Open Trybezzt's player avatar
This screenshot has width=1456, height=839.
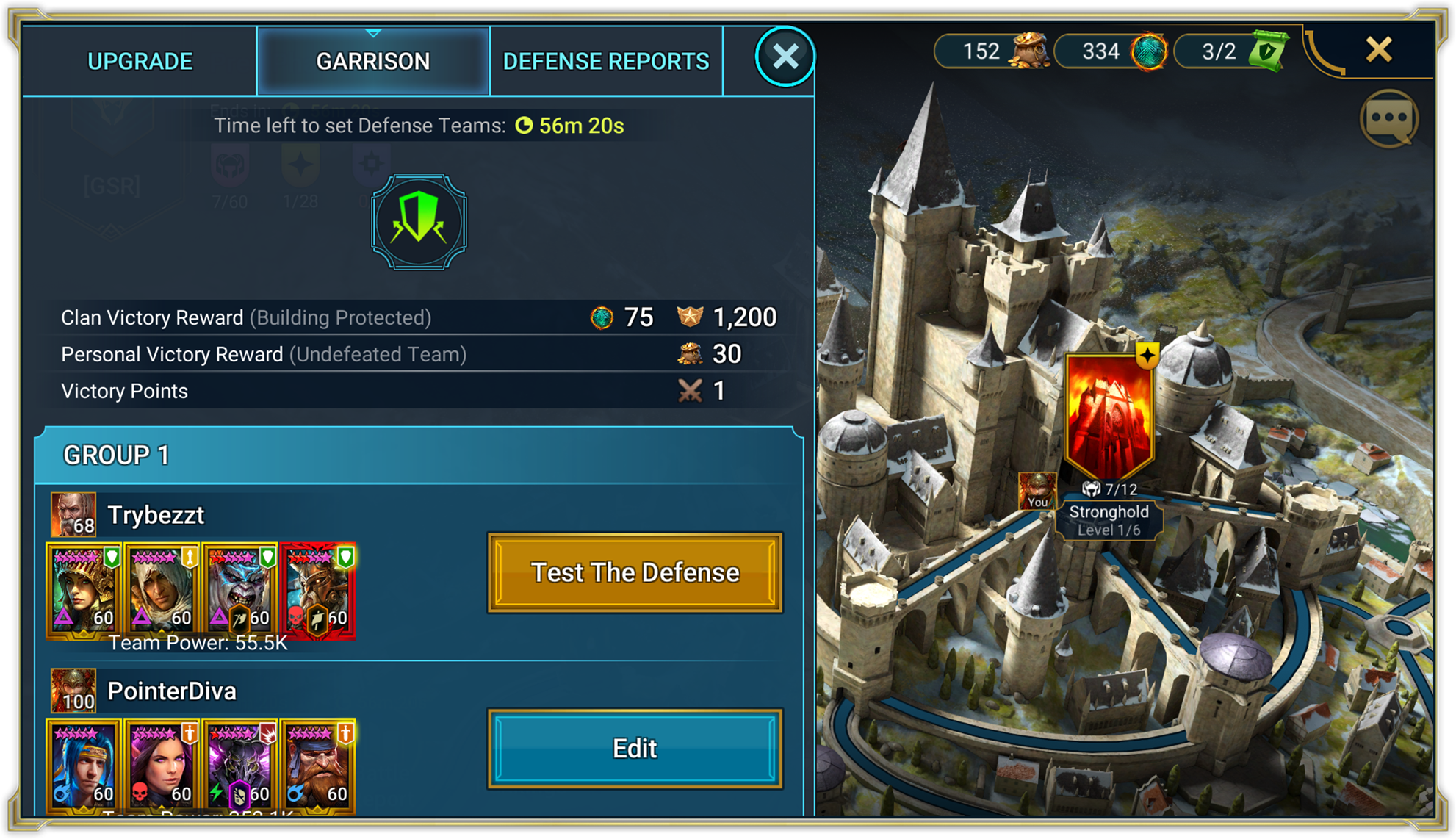(x=73, y=514)
